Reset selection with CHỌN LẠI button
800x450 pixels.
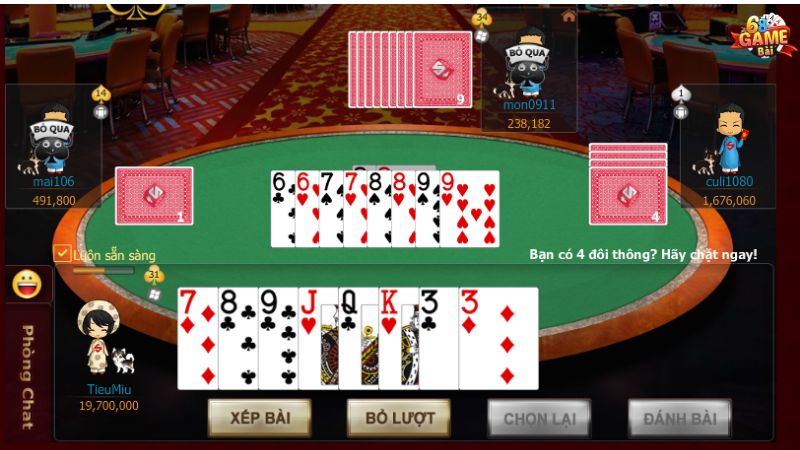(539, 417)
